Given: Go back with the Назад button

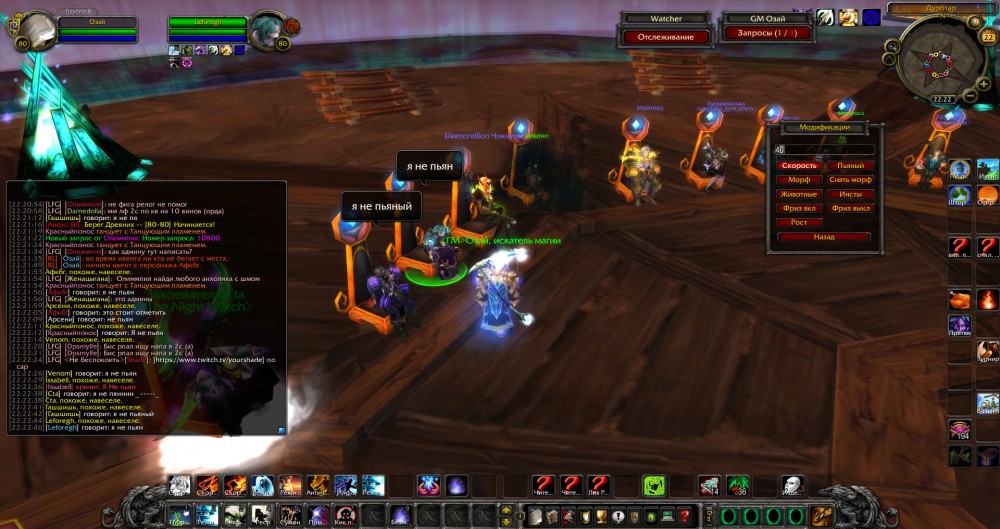Looking at the screenshot, I should pos(824,237).
